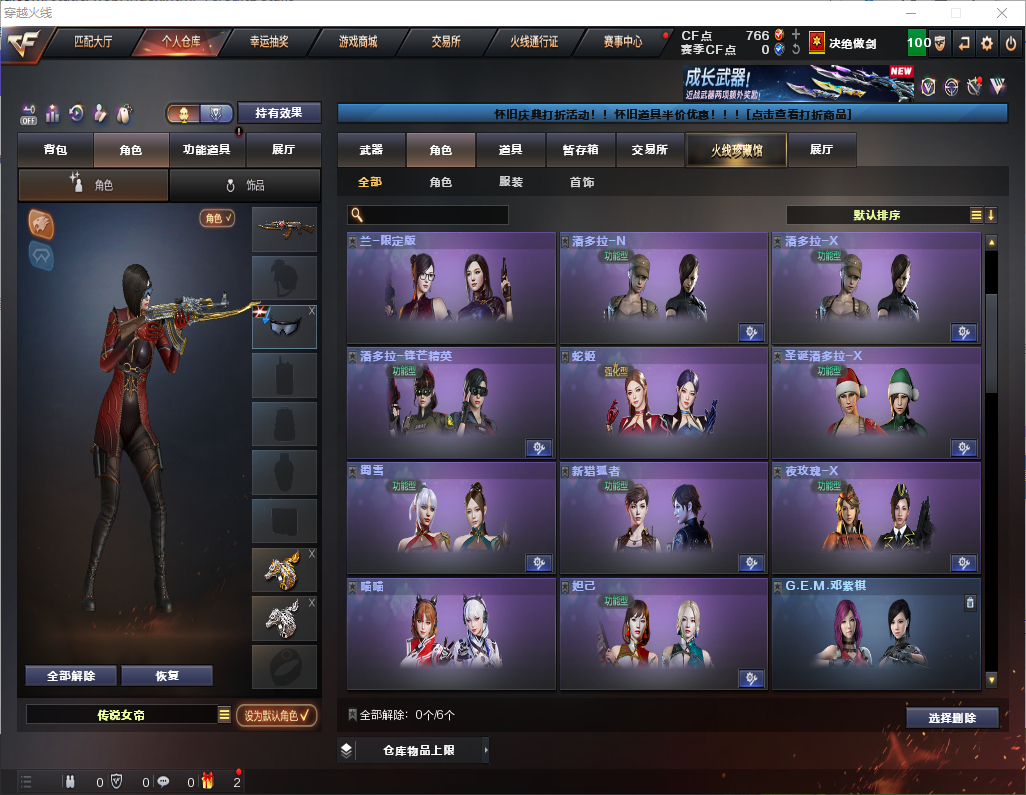Open the 游戏商城 game shop
This screenshot has width=1026, height=795.
coord(357,42)
